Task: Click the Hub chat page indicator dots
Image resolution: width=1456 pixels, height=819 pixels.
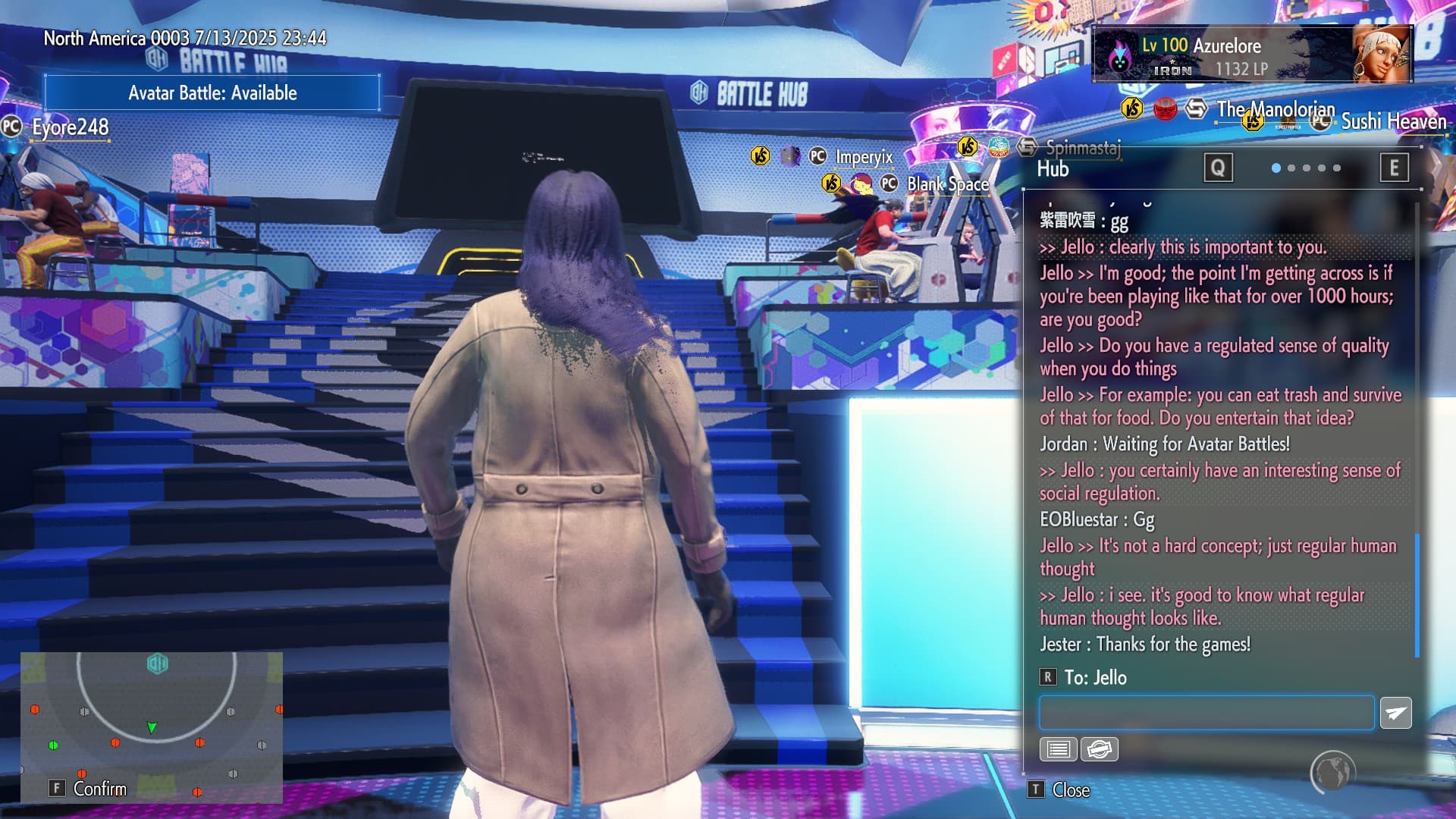Action: coord(1306,168)
